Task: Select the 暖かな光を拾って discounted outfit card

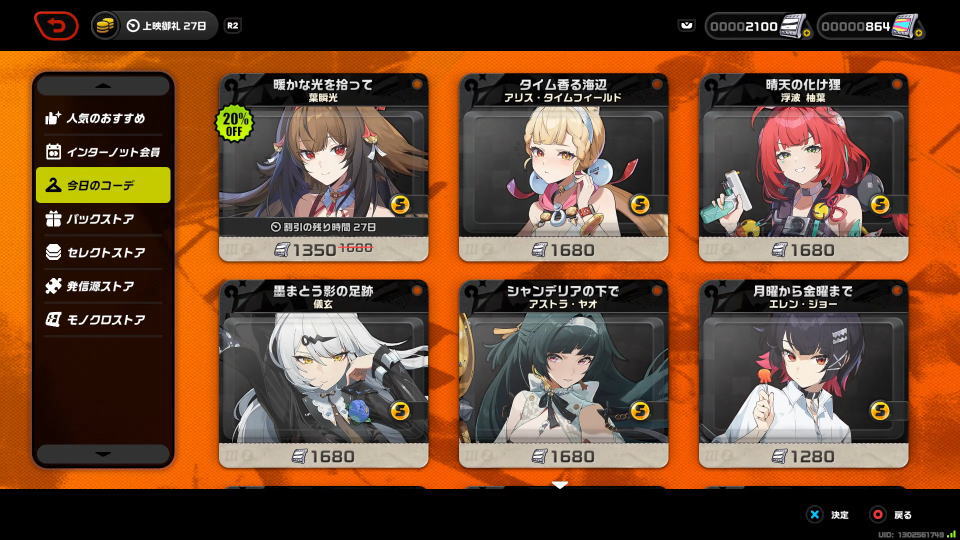Action: [324, 167]
